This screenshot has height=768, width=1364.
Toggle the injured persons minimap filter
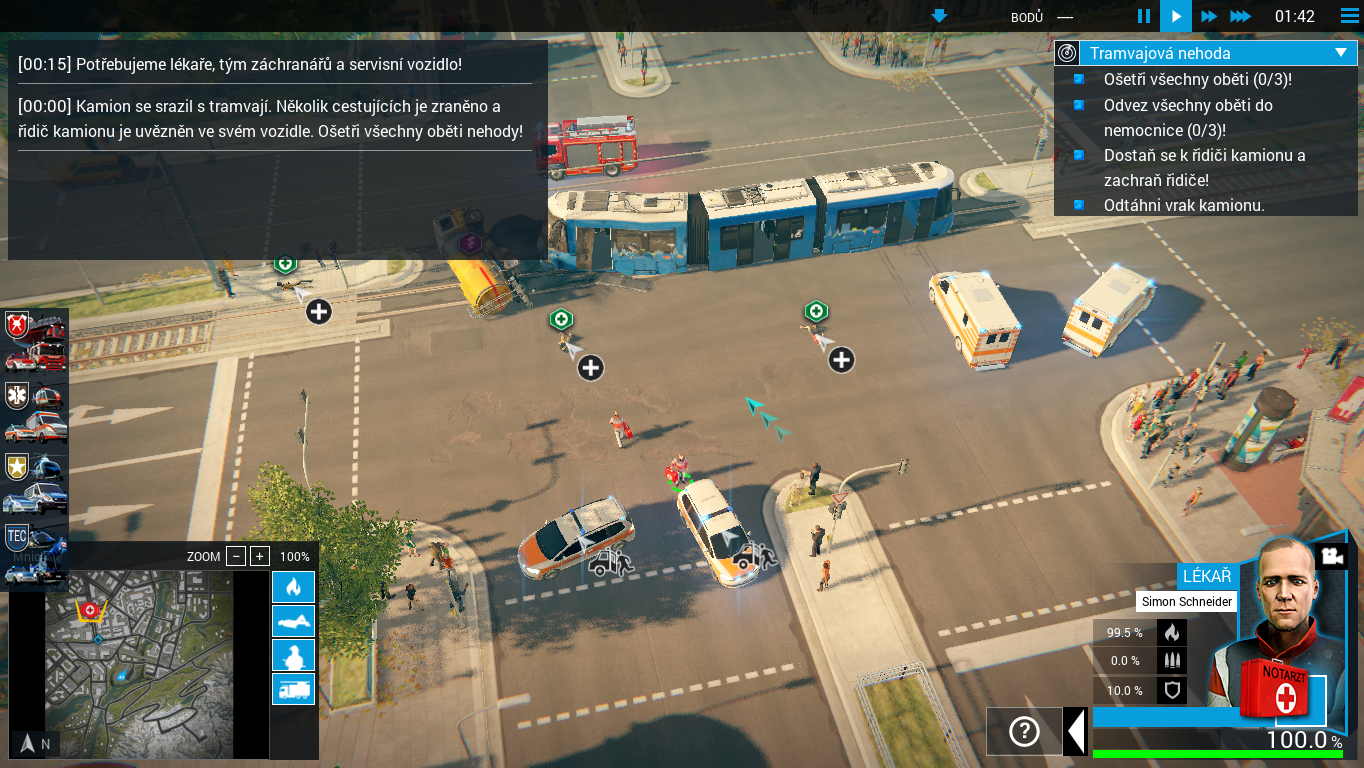pyautogui.click(x=293, y=621)
